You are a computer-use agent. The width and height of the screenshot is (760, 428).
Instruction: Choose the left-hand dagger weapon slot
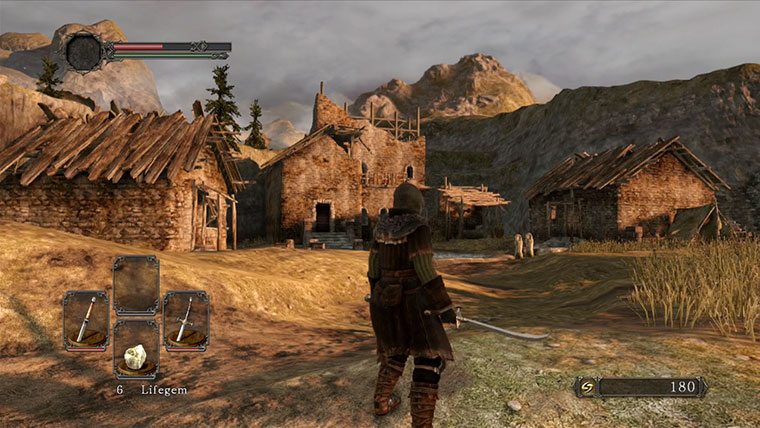click(x=86, y=320)
